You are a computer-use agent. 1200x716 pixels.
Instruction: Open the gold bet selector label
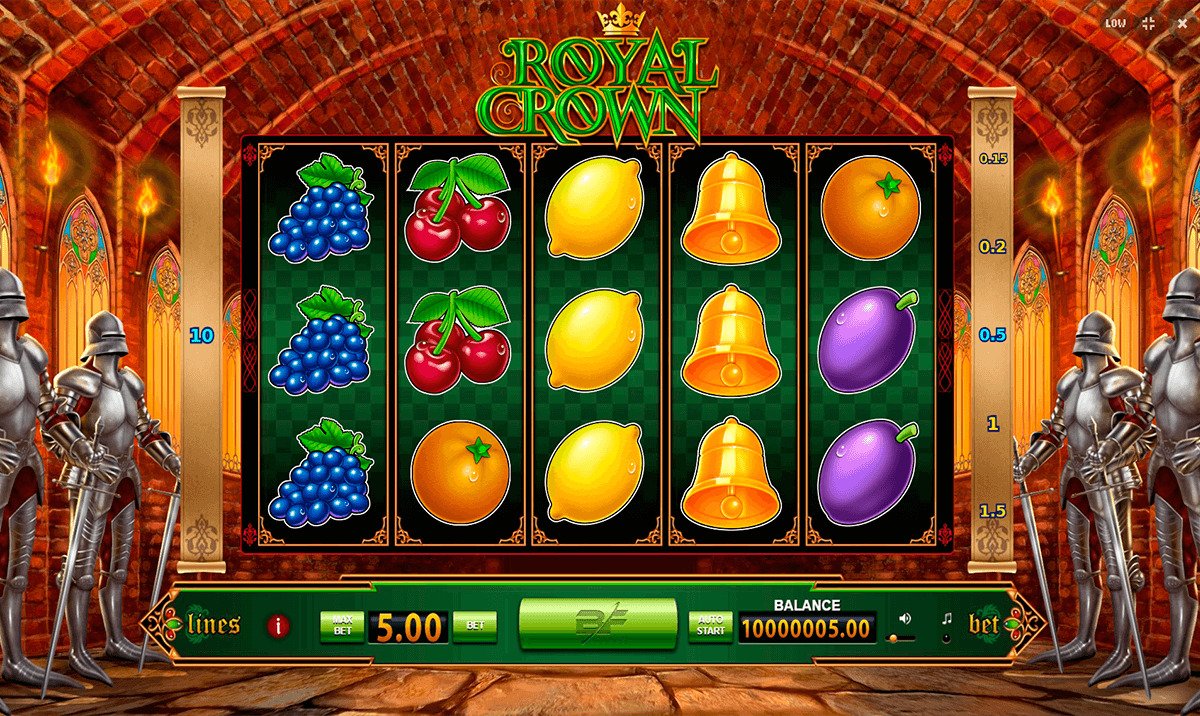coord(984,626)
